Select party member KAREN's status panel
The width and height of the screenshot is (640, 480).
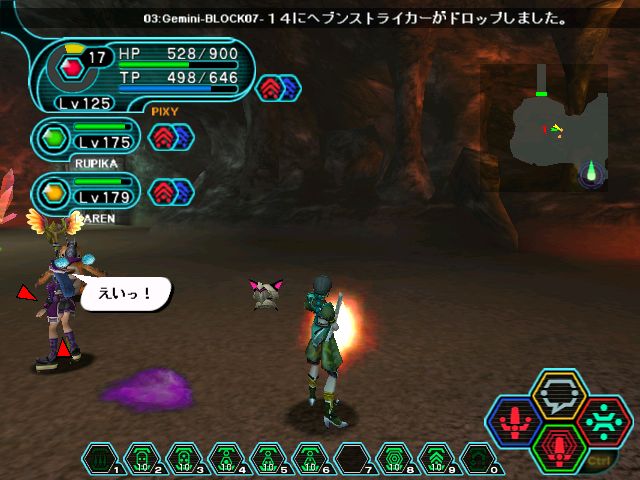pos(88,194)
